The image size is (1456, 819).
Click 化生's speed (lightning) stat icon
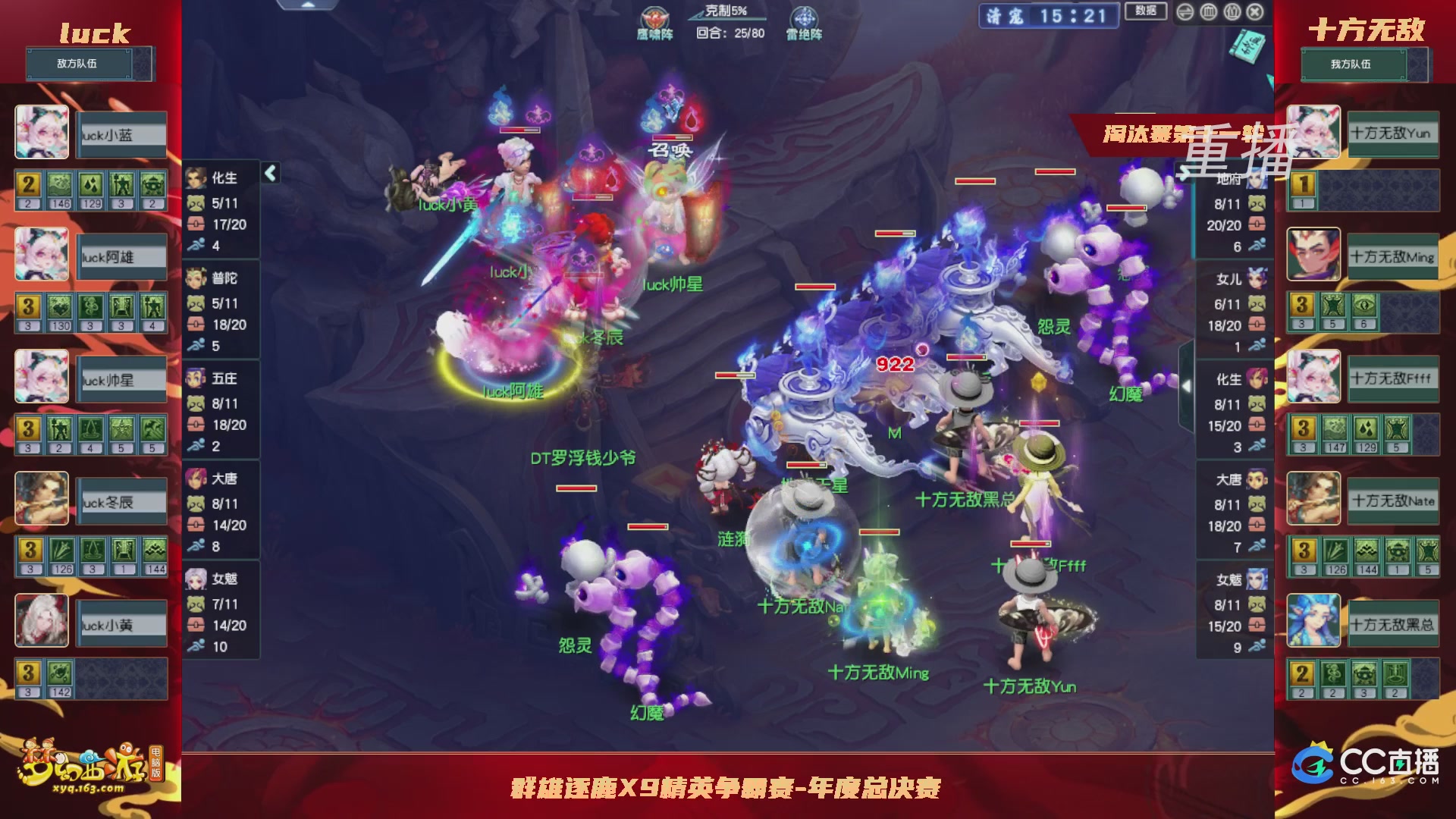196,246
